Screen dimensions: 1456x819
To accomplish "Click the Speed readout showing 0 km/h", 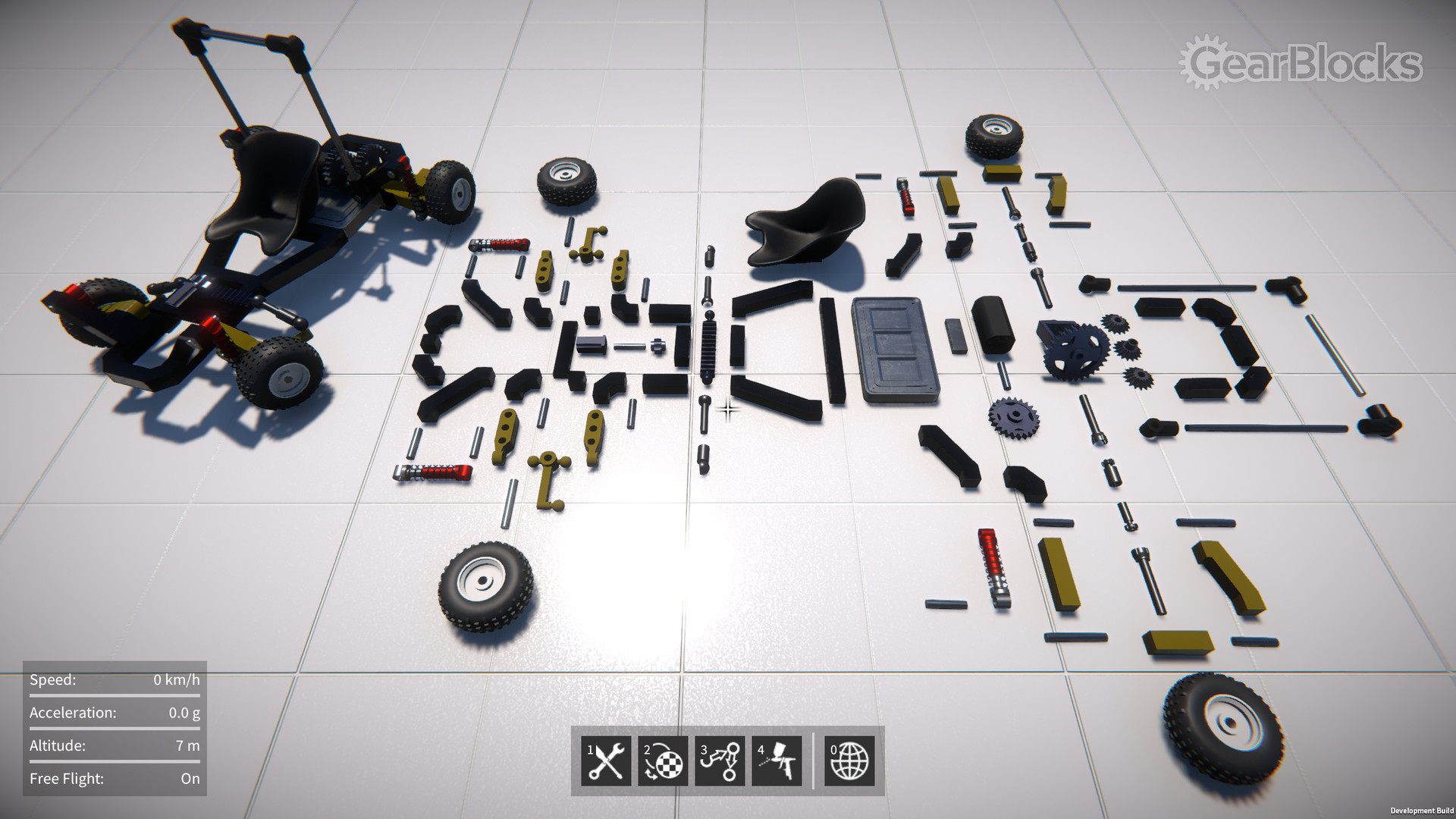I will (x=114, y=680).
